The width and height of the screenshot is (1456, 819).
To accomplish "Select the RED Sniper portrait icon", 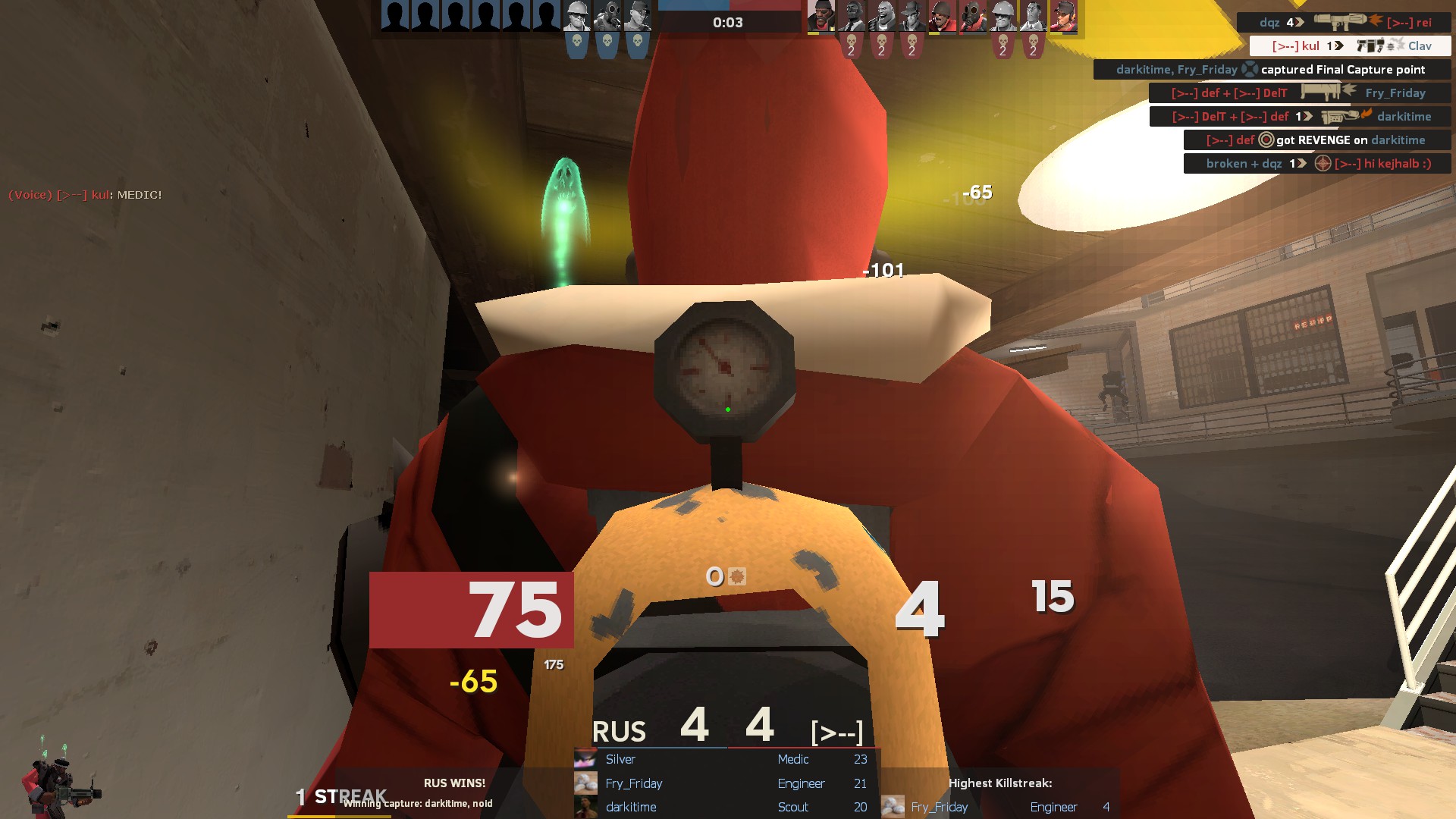I will point(912,16).
